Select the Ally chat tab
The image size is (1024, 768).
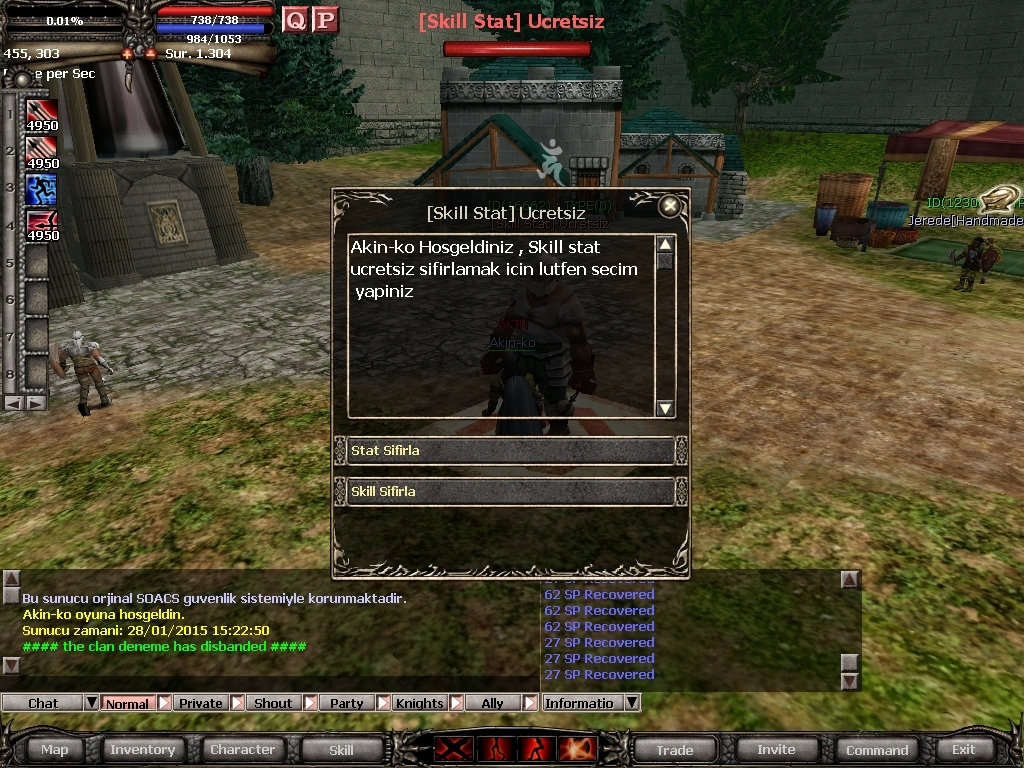(x=492, y=703)
